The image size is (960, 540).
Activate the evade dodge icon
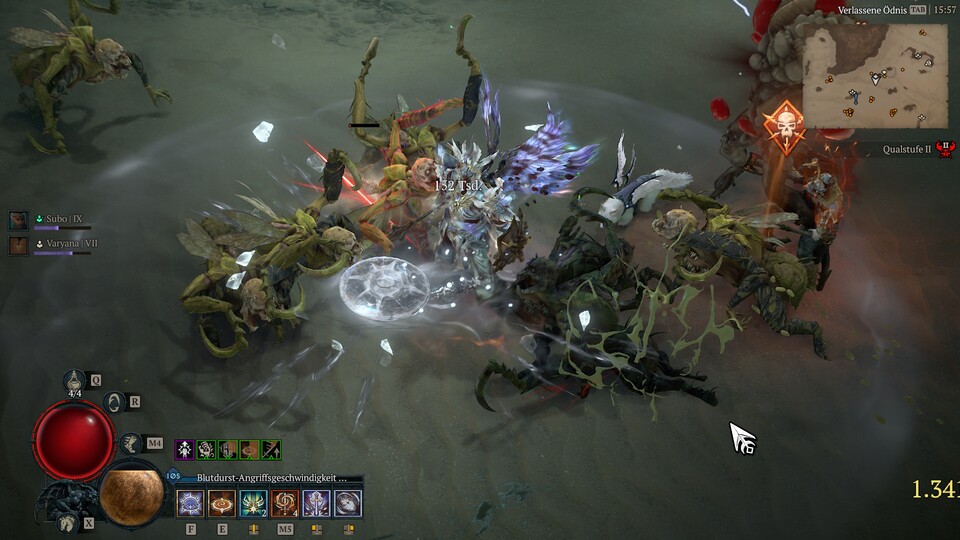[x=114, y=402]
